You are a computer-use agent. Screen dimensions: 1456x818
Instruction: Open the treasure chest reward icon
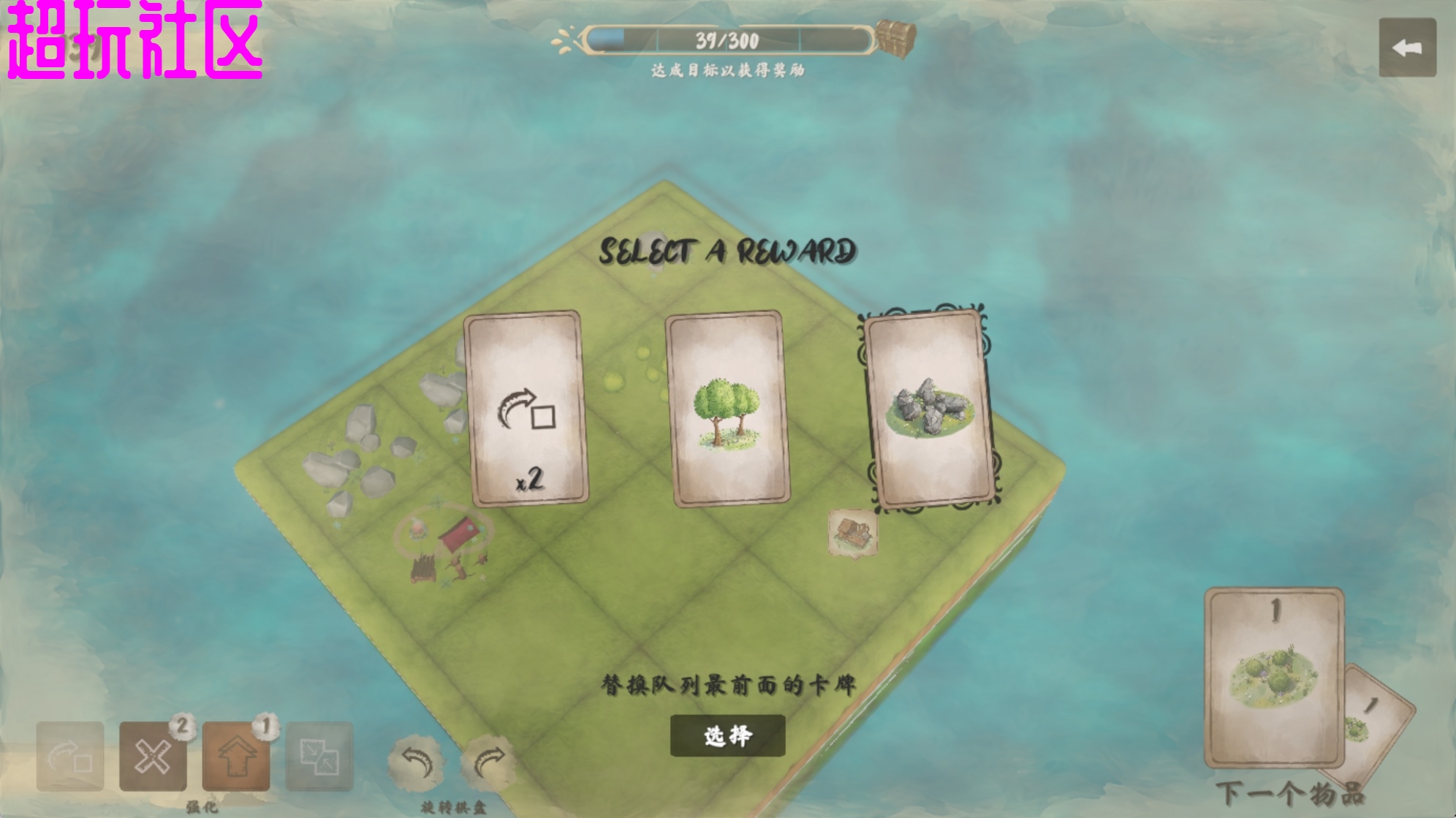click(x=896, y=37)
